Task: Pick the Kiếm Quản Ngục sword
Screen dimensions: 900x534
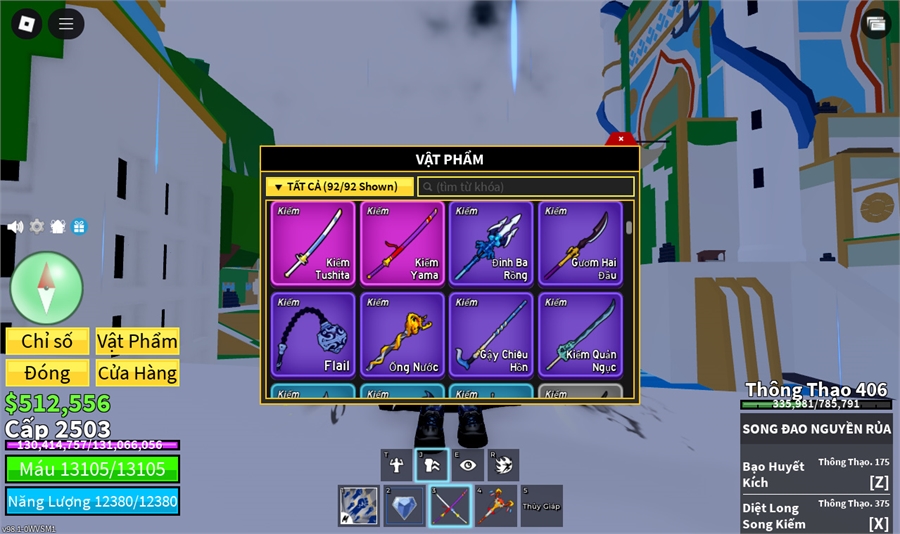Action: (580, 335)
